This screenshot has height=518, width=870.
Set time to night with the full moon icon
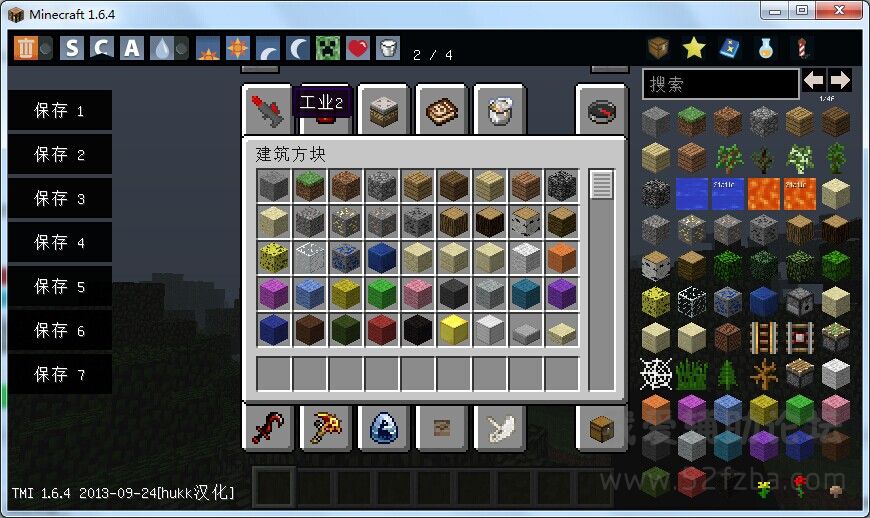click(x=299, y=48)
